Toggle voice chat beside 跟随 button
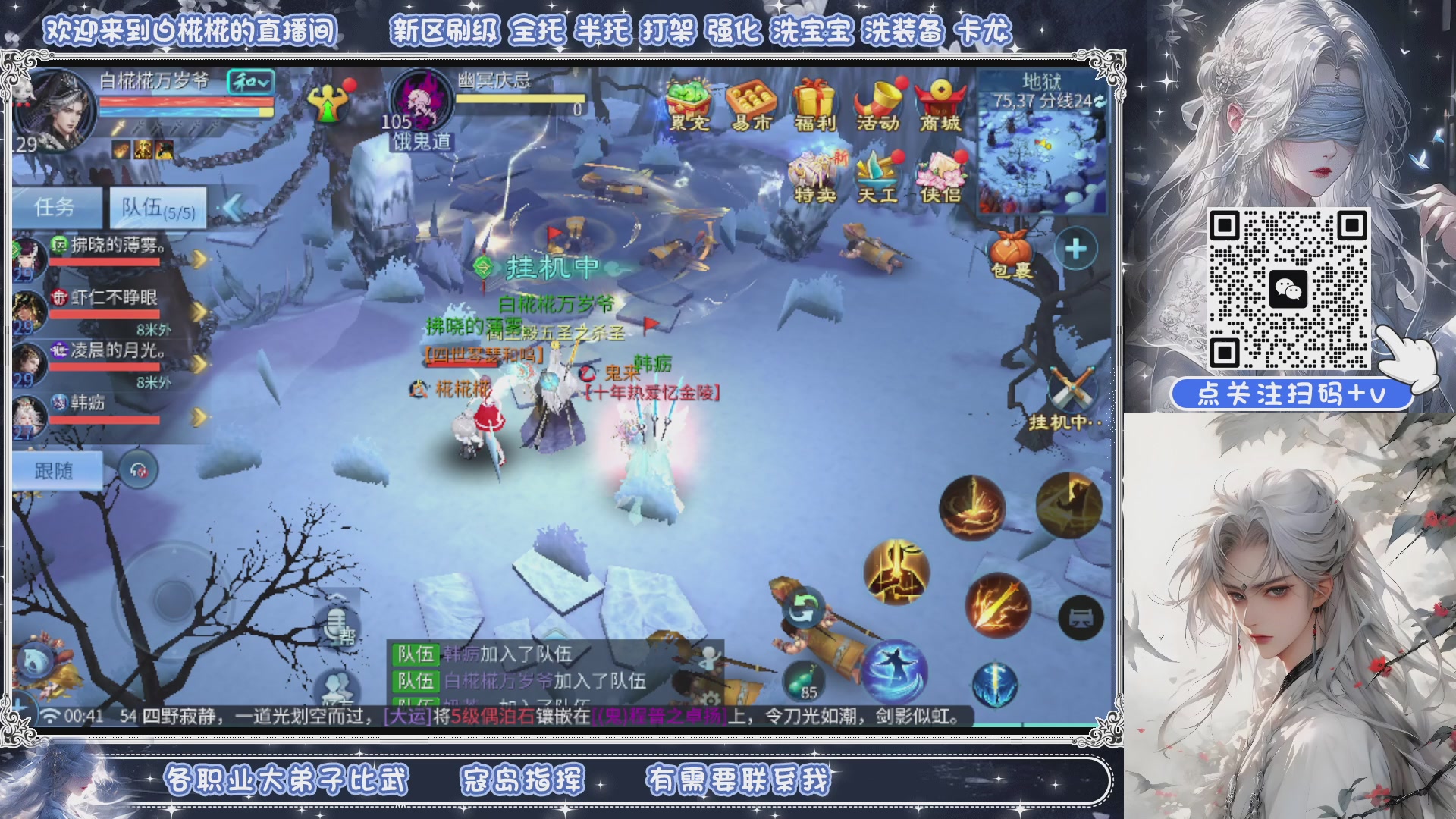Screen dimensions: 1456x819 (138, 469)
